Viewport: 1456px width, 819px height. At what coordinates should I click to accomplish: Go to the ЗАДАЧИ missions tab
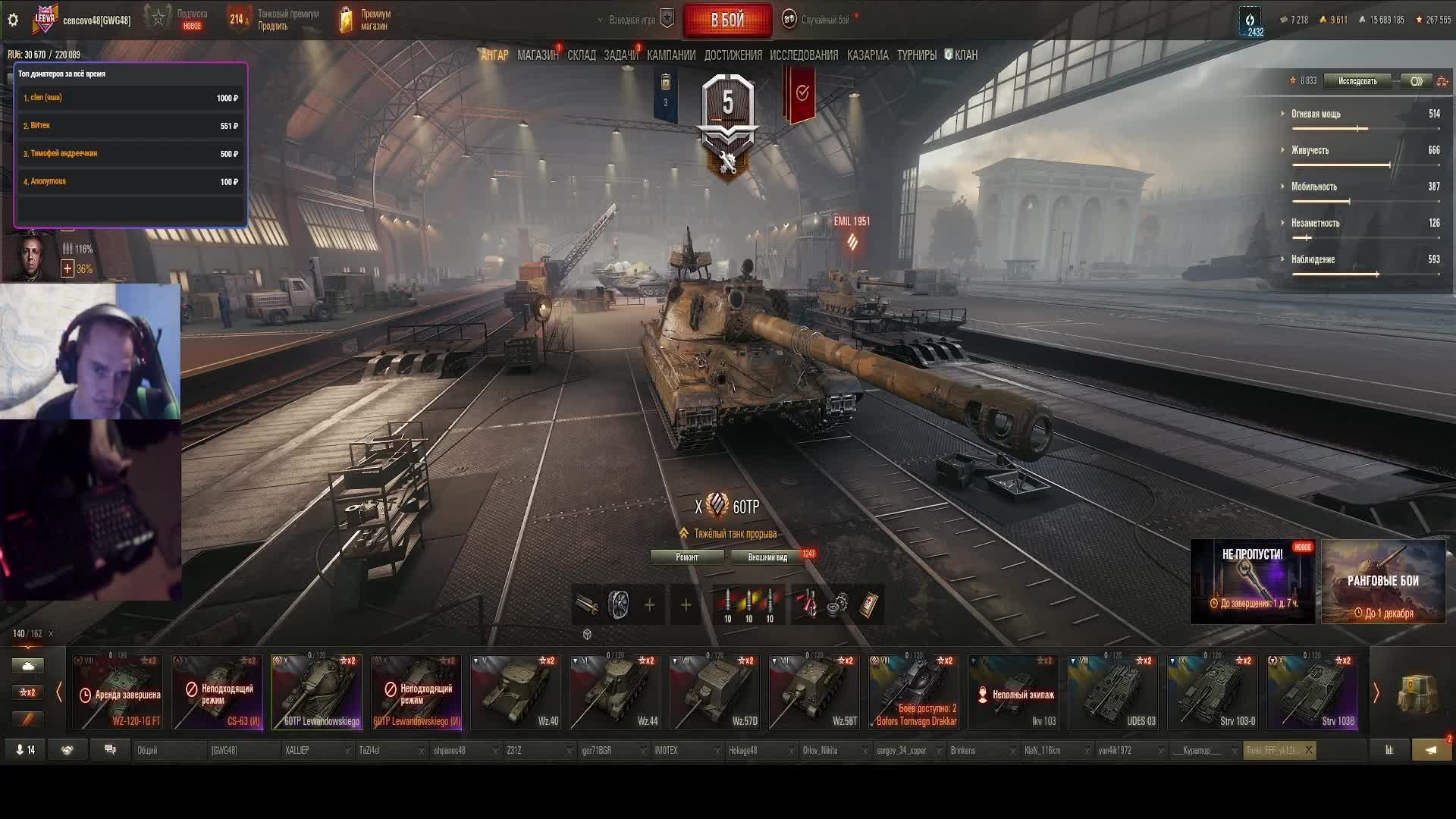pos(620,55)
